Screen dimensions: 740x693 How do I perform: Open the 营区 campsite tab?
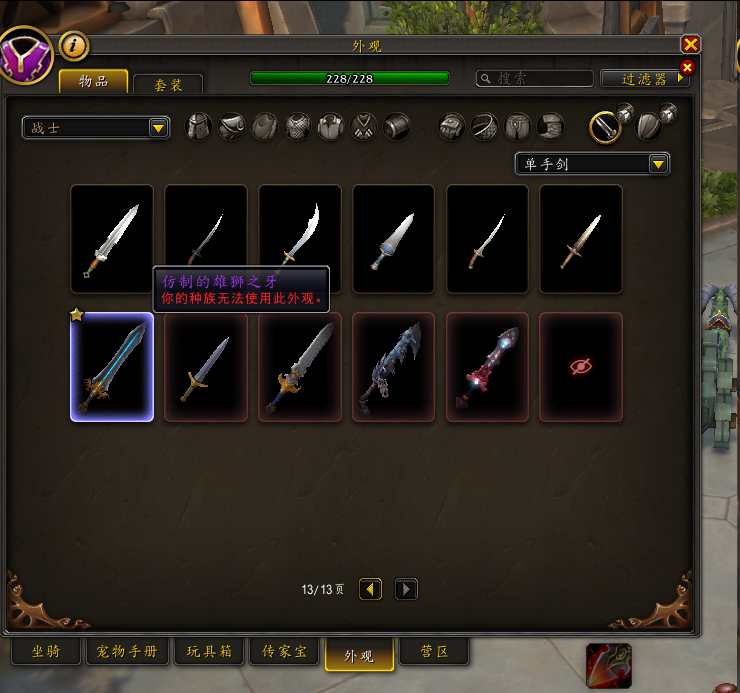point(434,652)
